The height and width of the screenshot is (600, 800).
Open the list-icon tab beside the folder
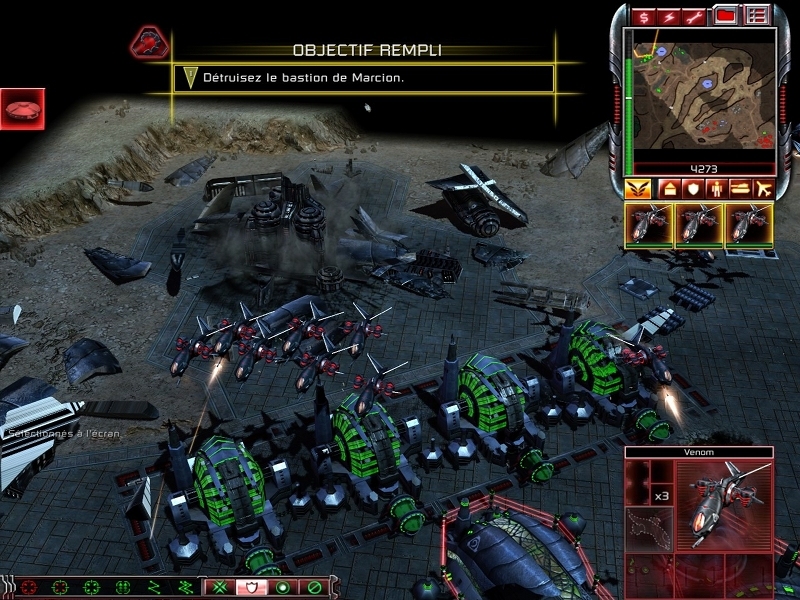click(757, 16)
